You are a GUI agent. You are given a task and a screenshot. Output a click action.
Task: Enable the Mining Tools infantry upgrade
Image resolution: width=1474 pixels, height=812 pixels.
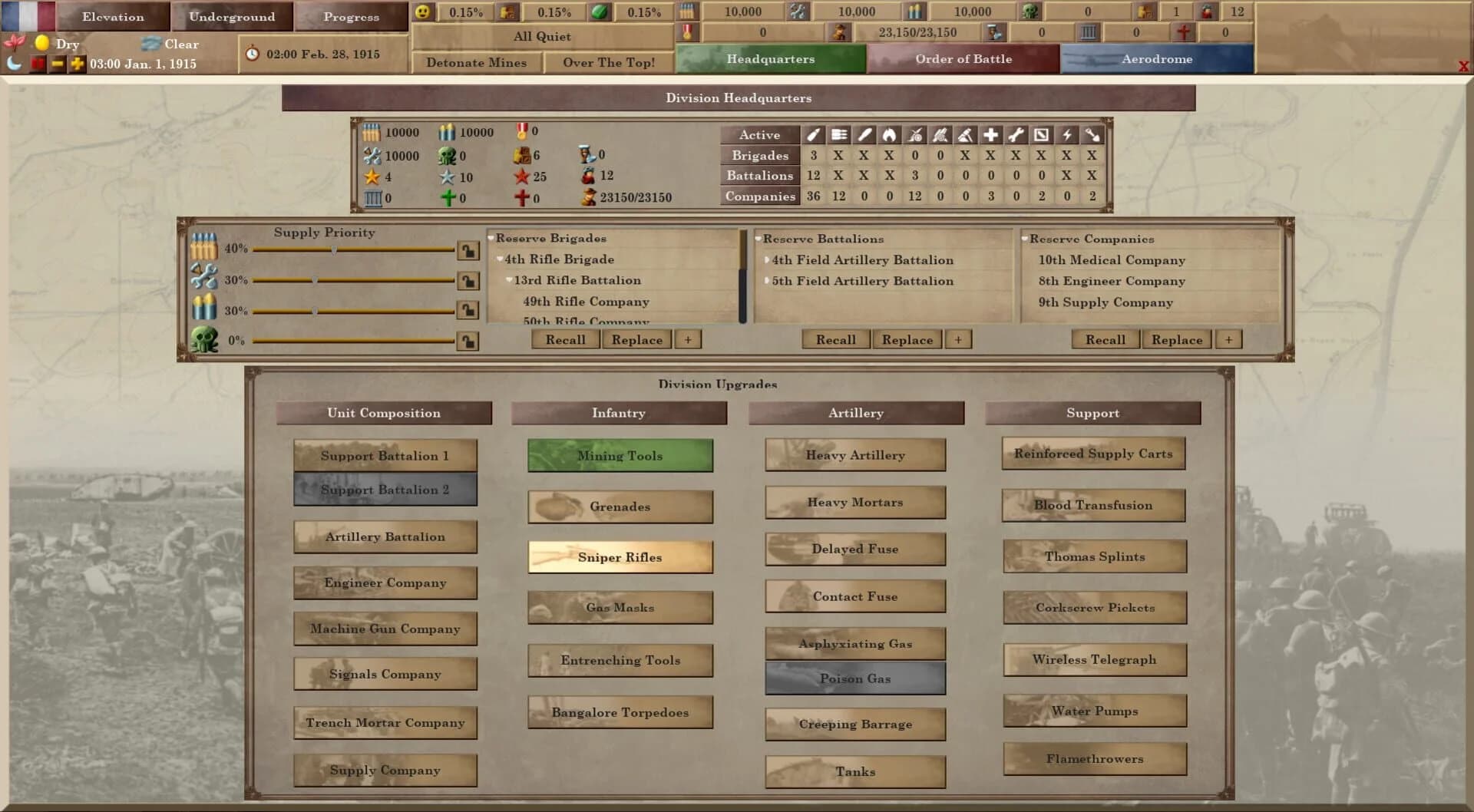point(619,455)
